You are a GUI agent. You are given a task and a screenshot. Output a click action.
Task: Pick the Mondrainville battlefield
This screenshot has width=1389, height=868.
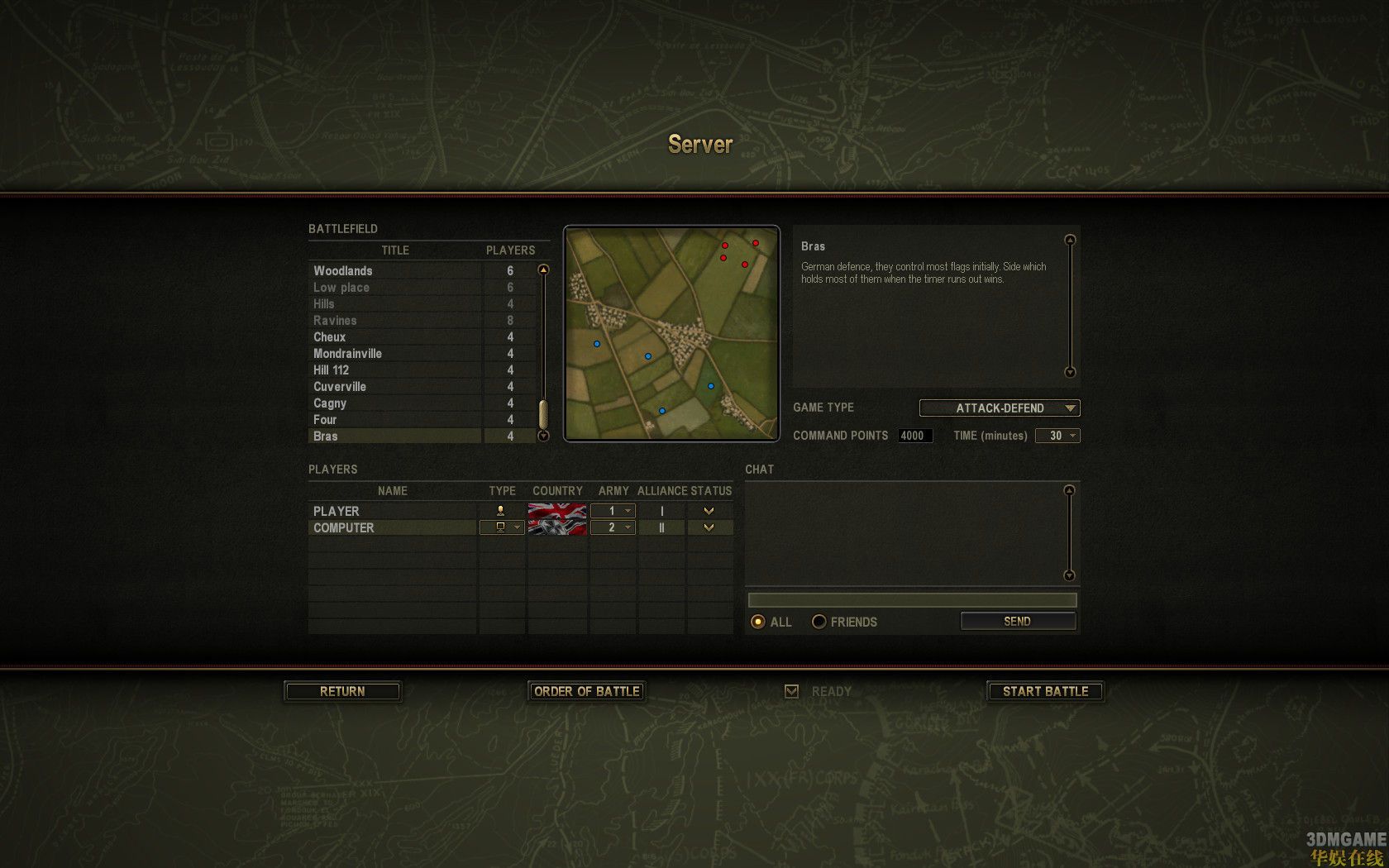[347, 353]
